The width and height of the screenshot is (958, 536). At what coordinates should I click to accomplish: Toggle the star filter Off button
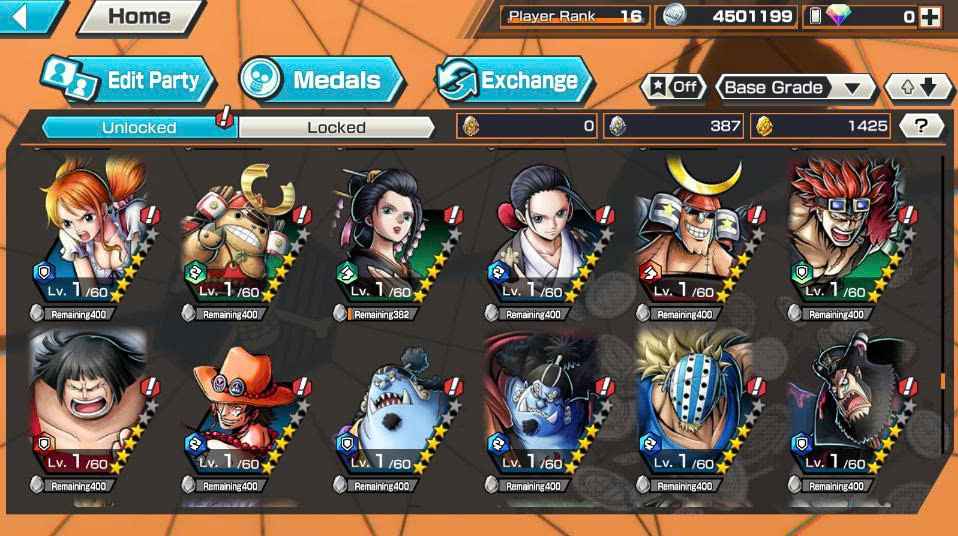point(672,87)
